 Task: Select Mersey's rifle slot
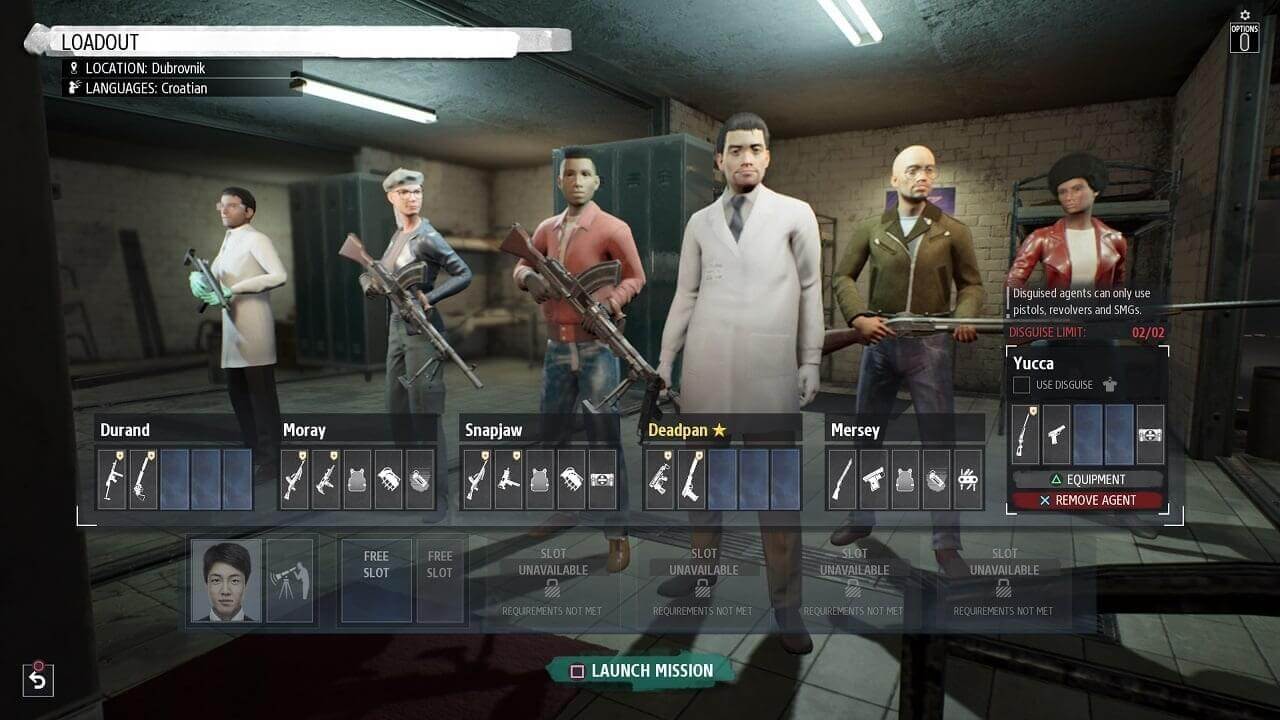coord(843,479)
